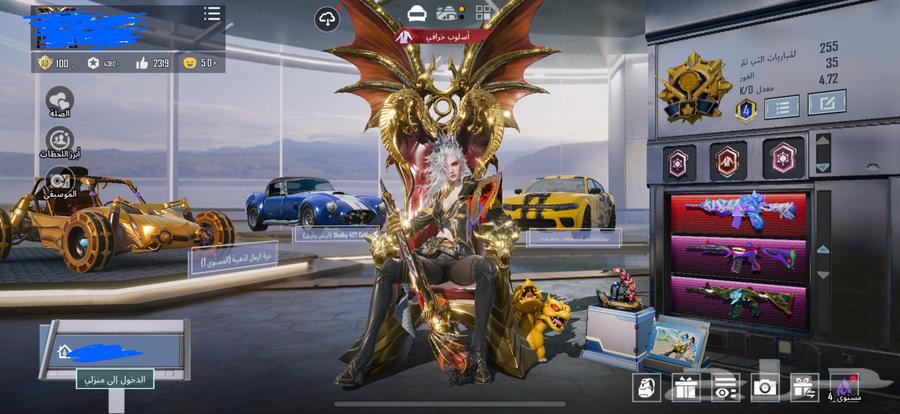The image size is (900, 414).
Task: Click the Mythic Fashion outfit banner
Action: pos(443,36)
